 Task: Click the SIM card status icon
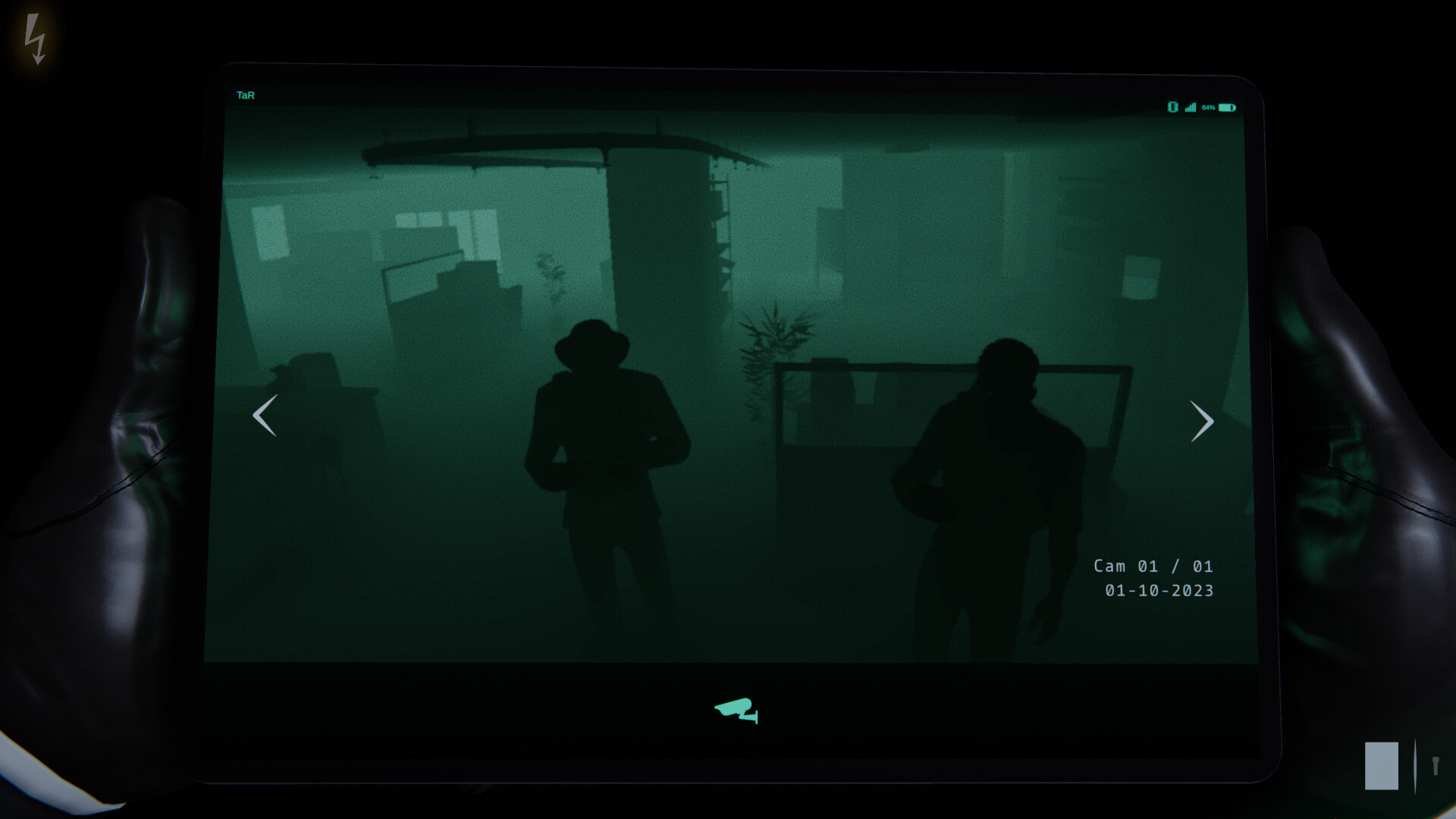pyautogui.click(x=1172, y=108)
